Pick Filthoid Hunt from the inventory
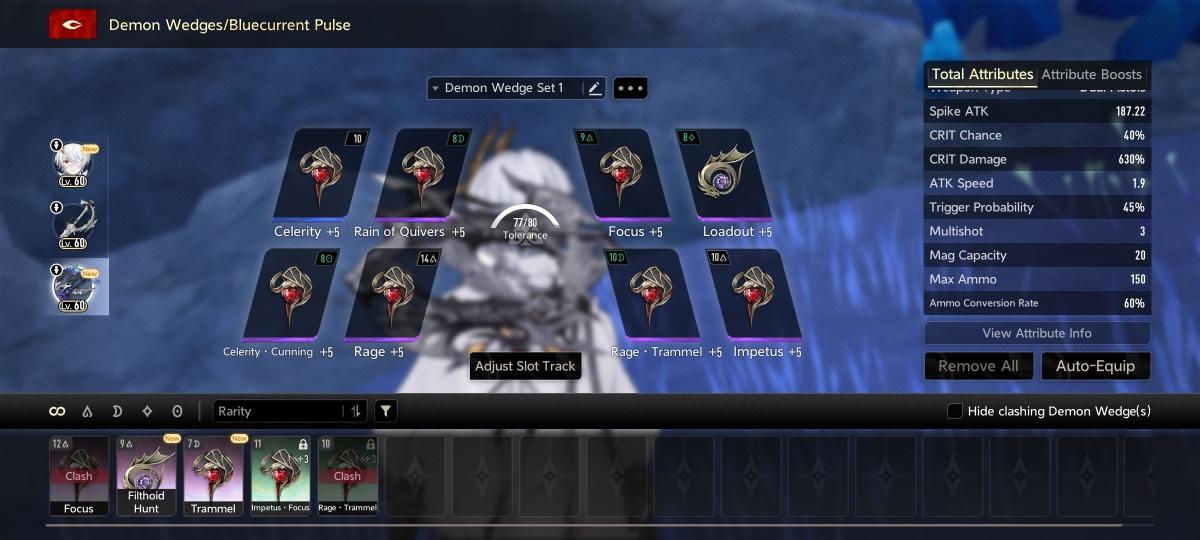The height and width of the screenshot is (540, 1200). pos(146,475)
